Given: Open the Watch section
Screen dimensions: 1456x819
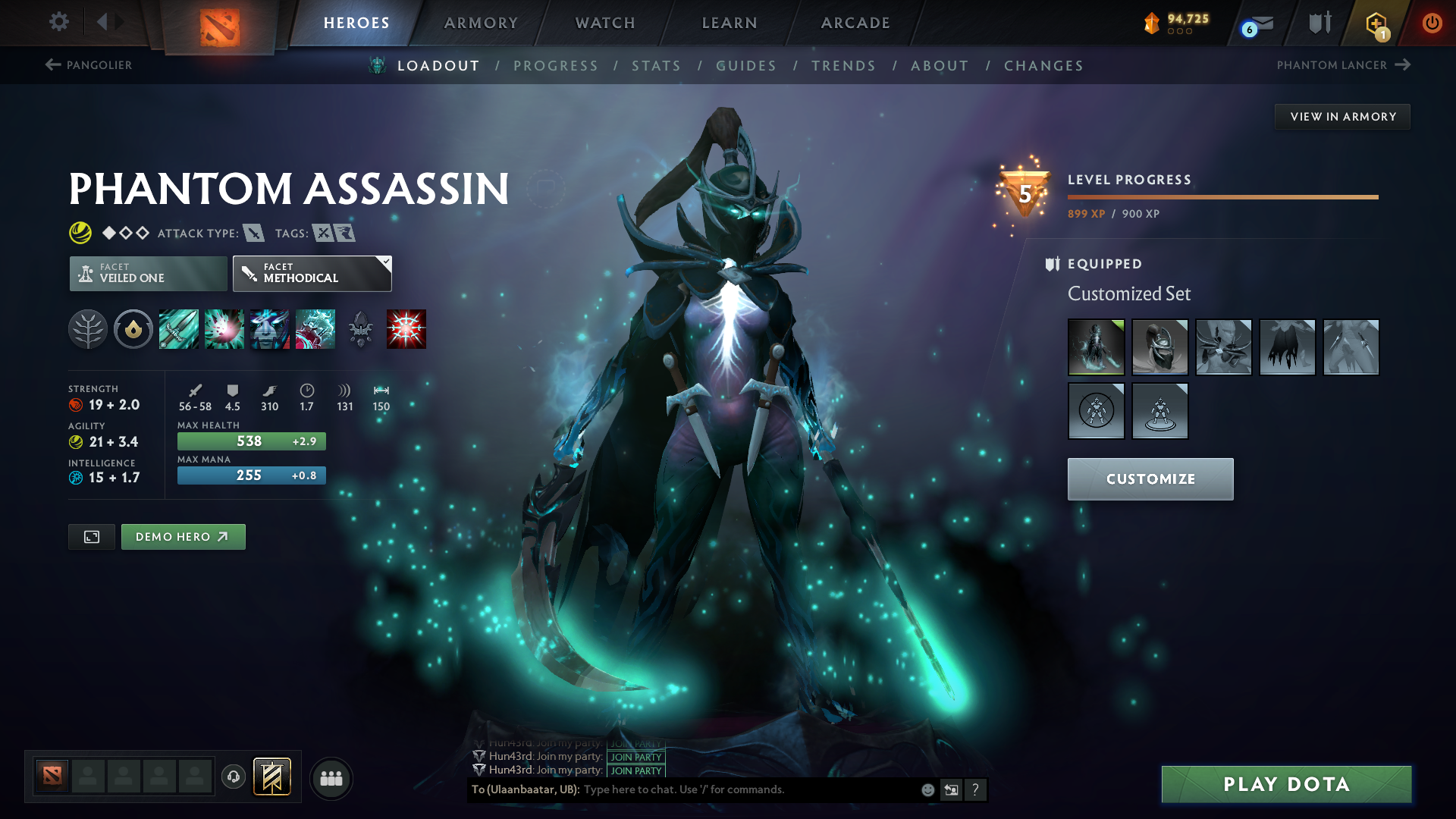Looking at the screenshot, I should [x=605, y=23].
